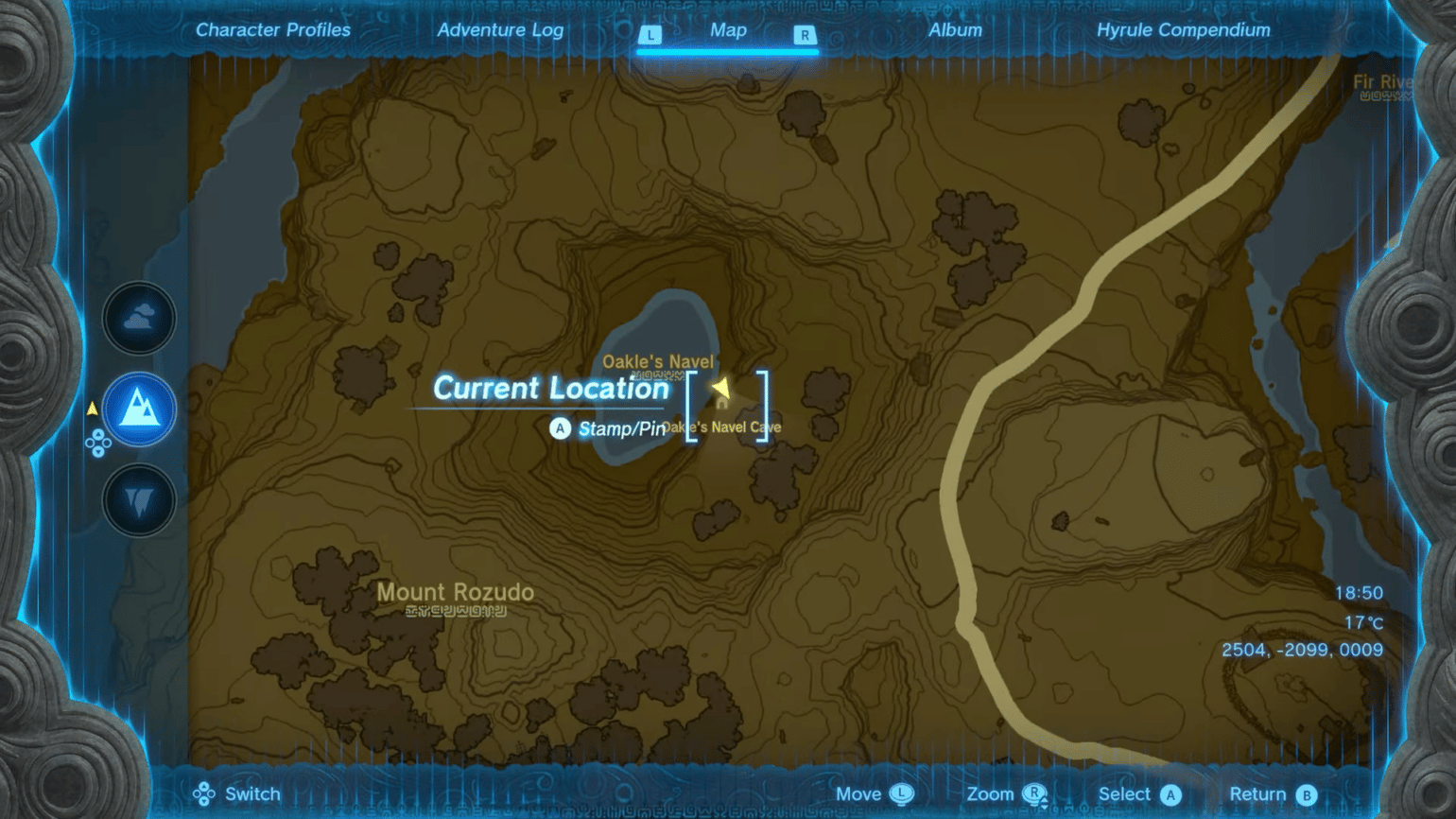Click the d-pad Switch icon in bottom bar
Image resolution: width=1456 pixels, height=819 pixels.
point(201,794)
